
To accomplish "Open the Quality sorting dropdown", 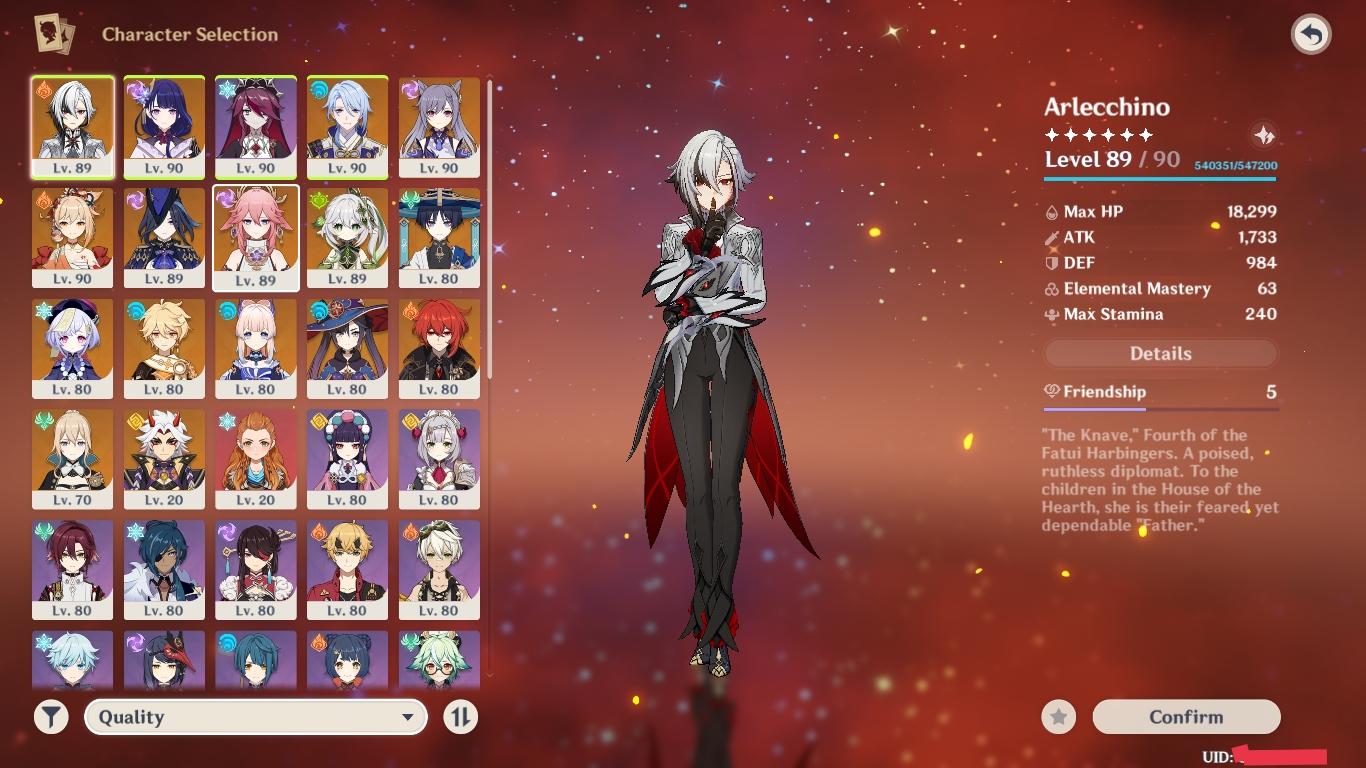I will [x=255, y=717].
